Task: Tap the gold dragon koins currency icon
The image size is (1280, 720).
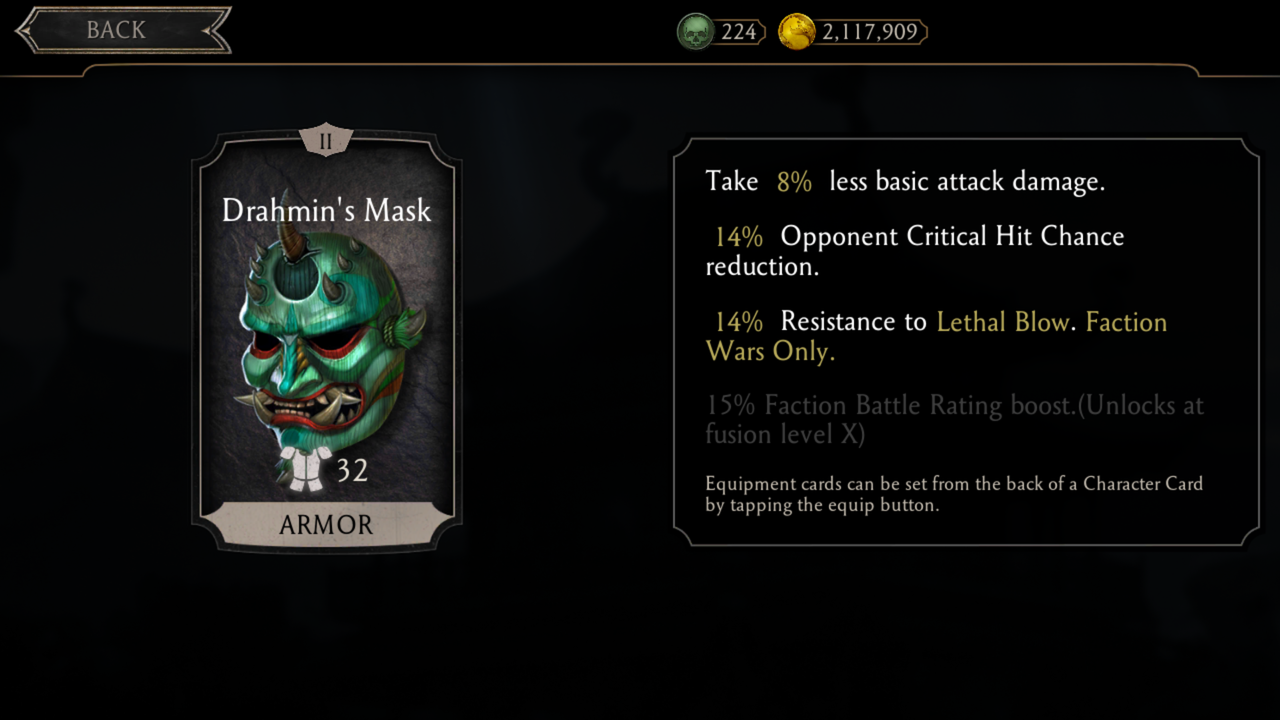Action: [797, 32]
